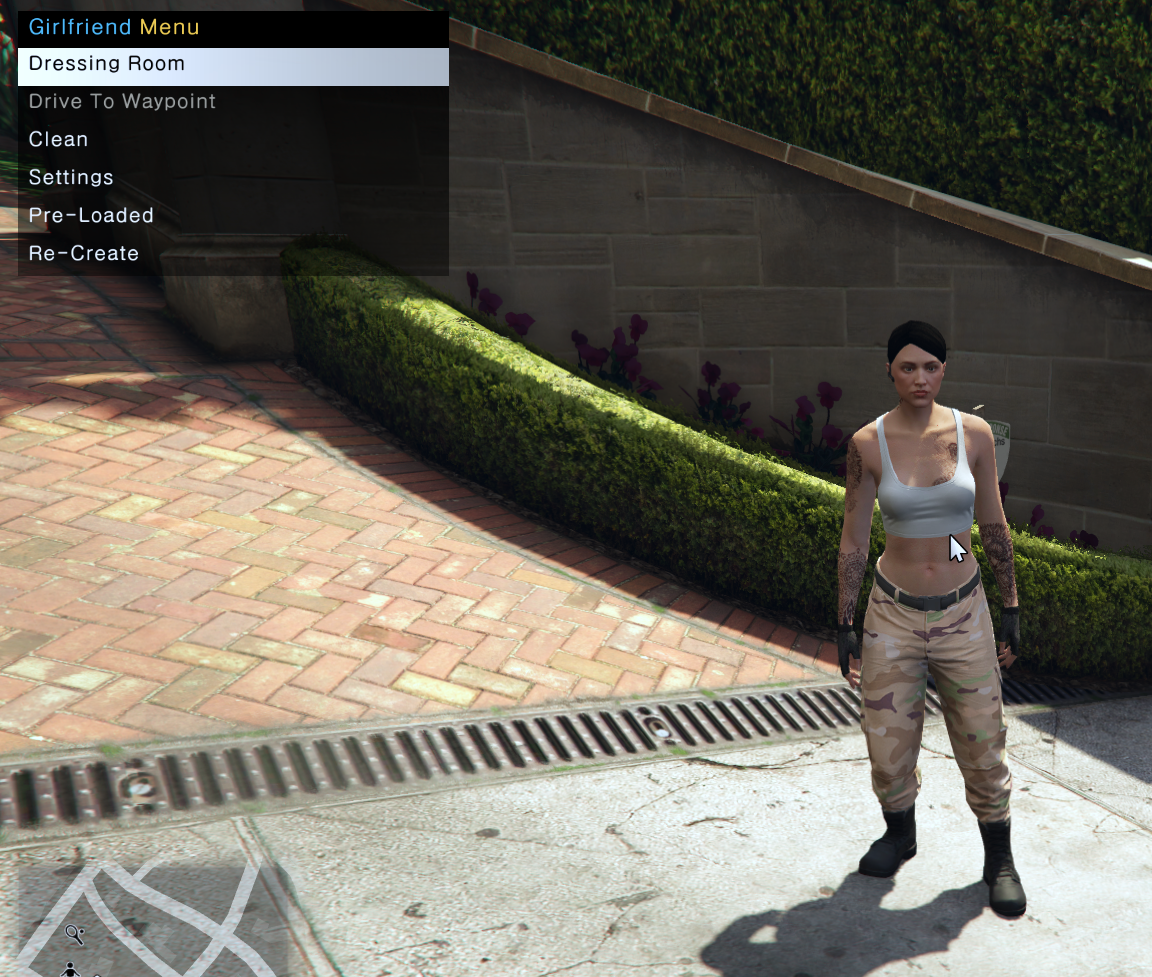This screenshot has height=977, width=1152.
Task: Choose the Clean menu entry
Action: [x=59, y=140]
